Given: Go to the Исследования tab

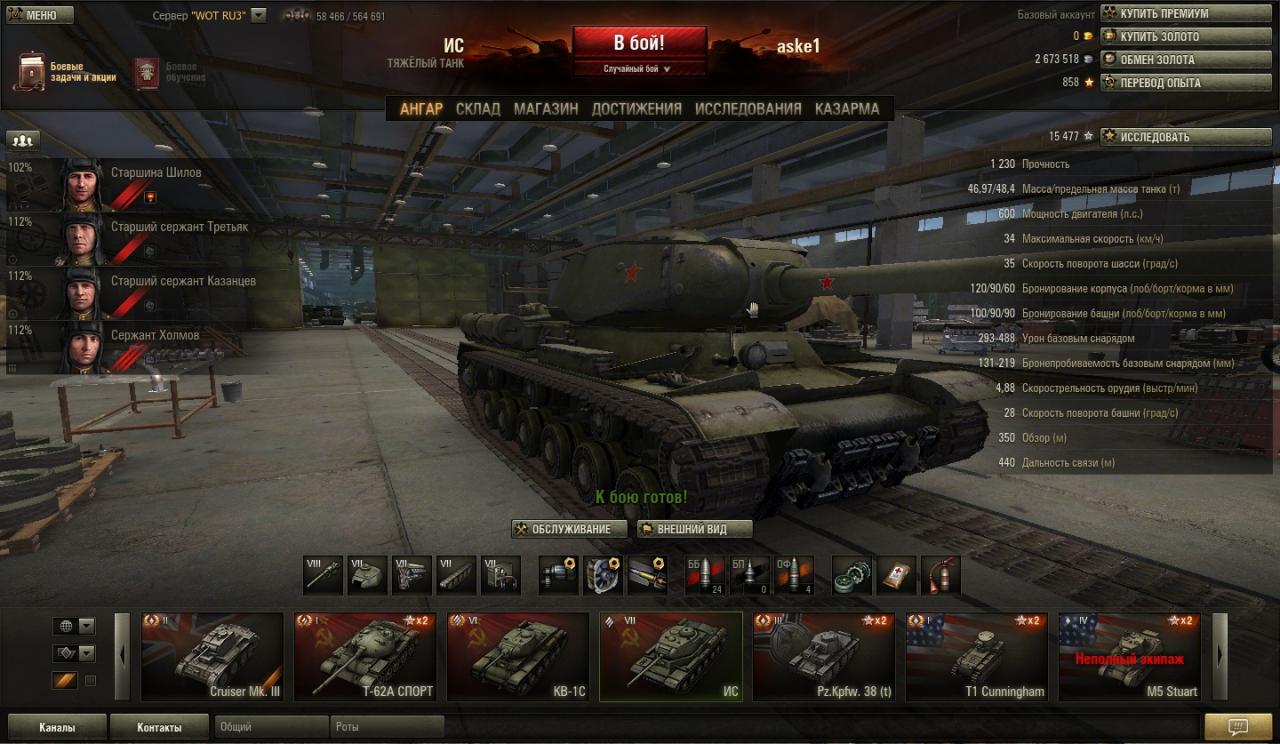Looking at the screenshot, I should (x=748, y=109).
